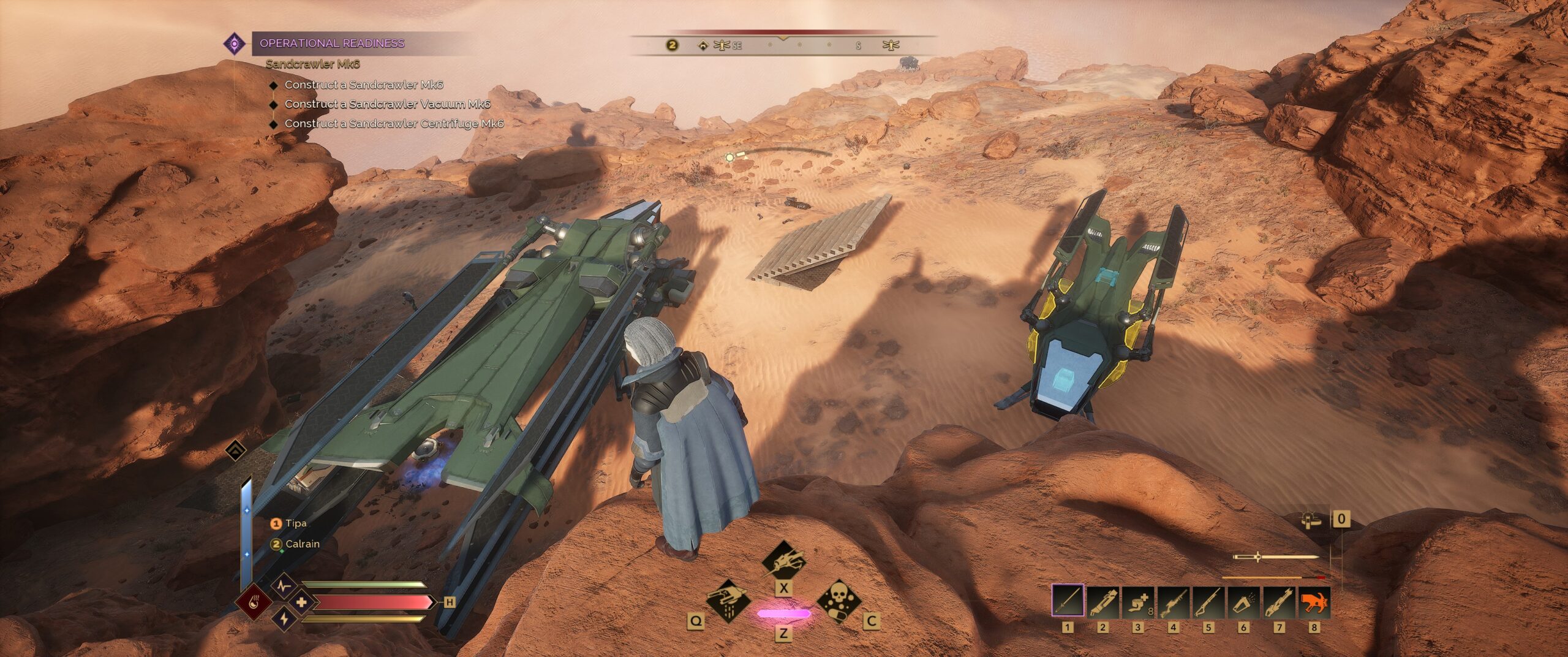Select the tool in hotbar slot 7

coord(1279,601)
